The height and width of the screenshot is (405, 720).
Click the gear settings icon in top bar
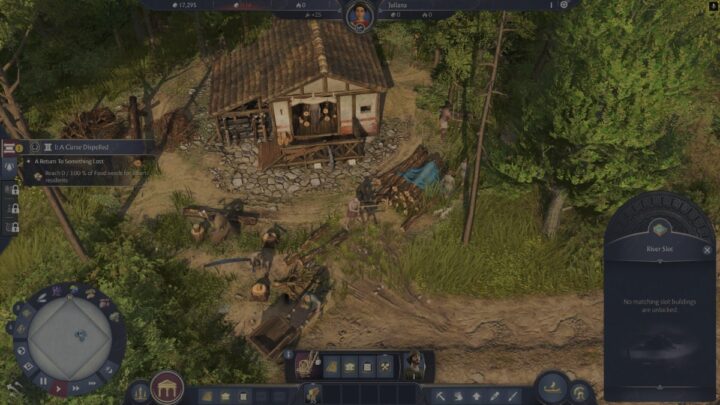click(562, 5)
